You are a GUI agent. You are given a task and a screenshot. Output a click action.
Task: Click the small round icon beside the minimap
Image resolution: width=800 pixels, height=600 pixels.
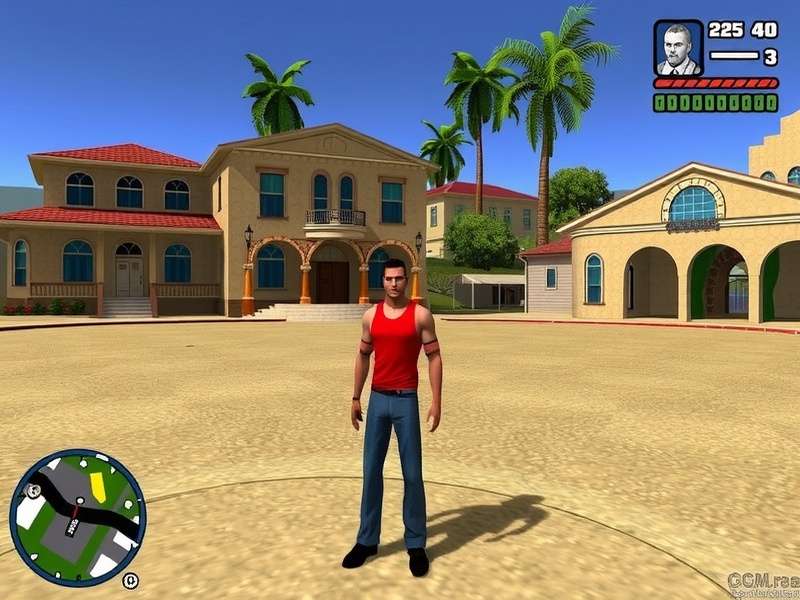[x=130, y=580]
